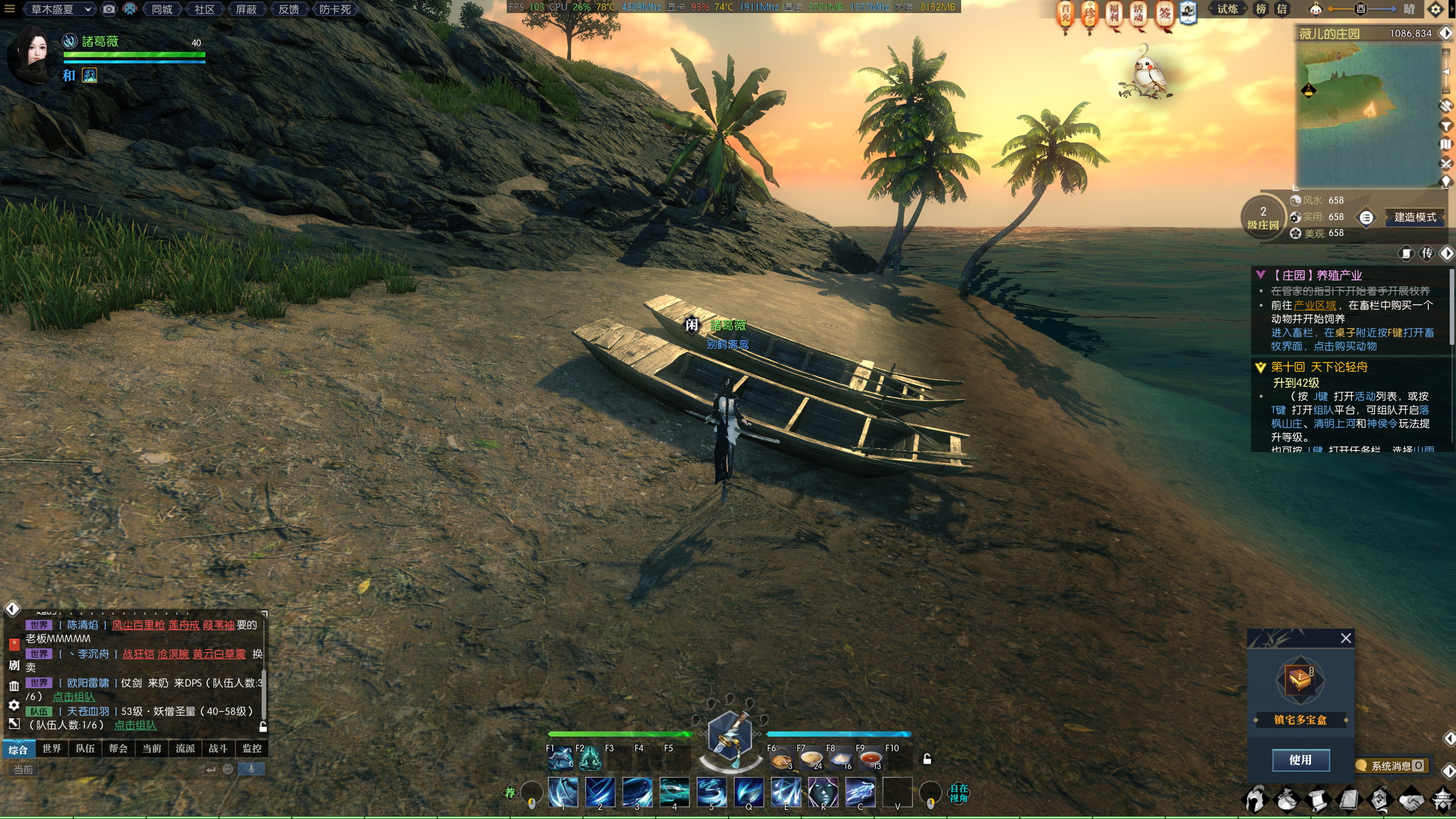This screenshot has height=819, width=1456.
Task: Use the F9 red tea bowl item
Action: 870,759
